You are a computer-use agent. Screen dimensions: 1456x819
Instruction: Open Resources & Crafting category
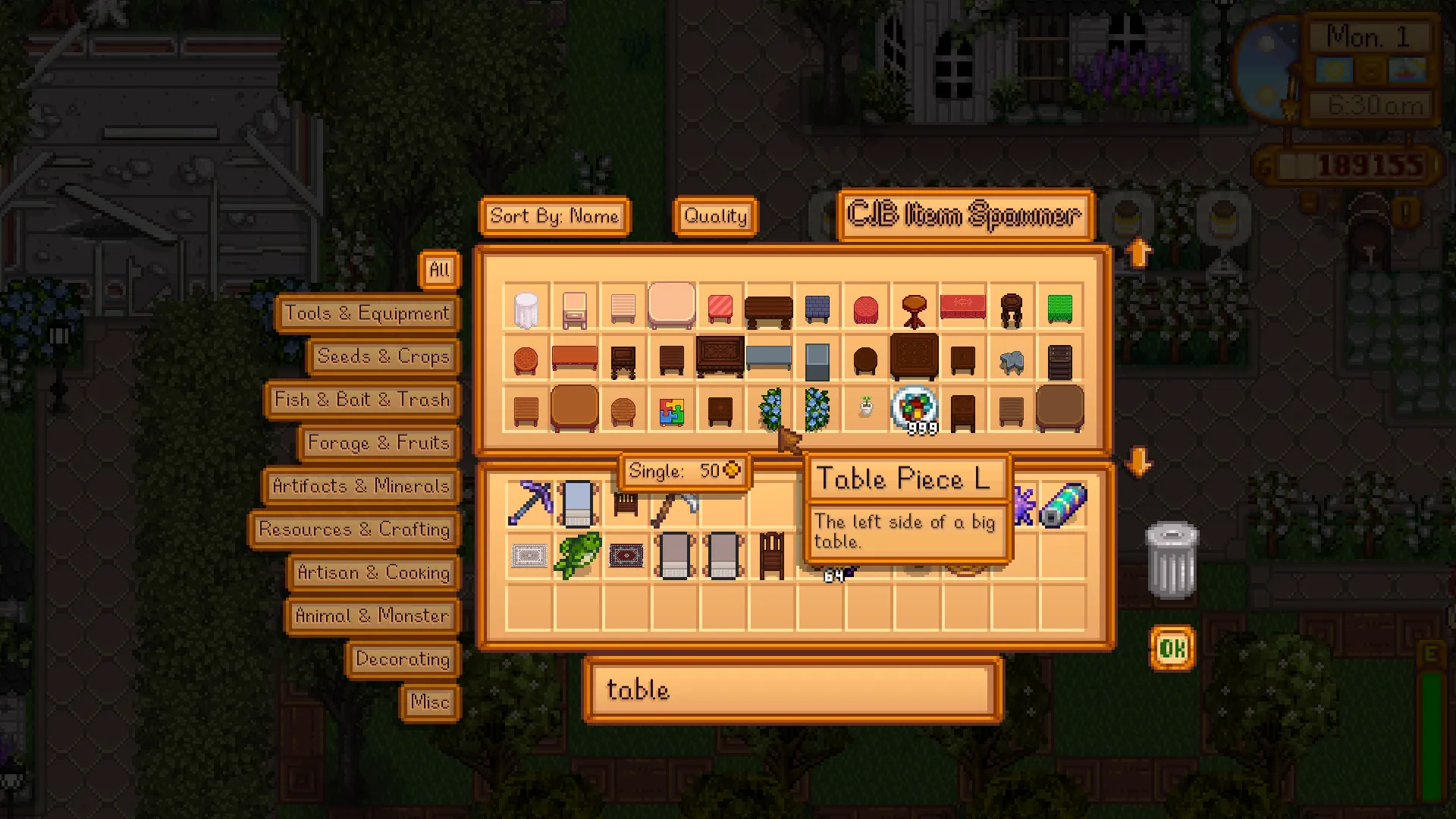(353, 529)
